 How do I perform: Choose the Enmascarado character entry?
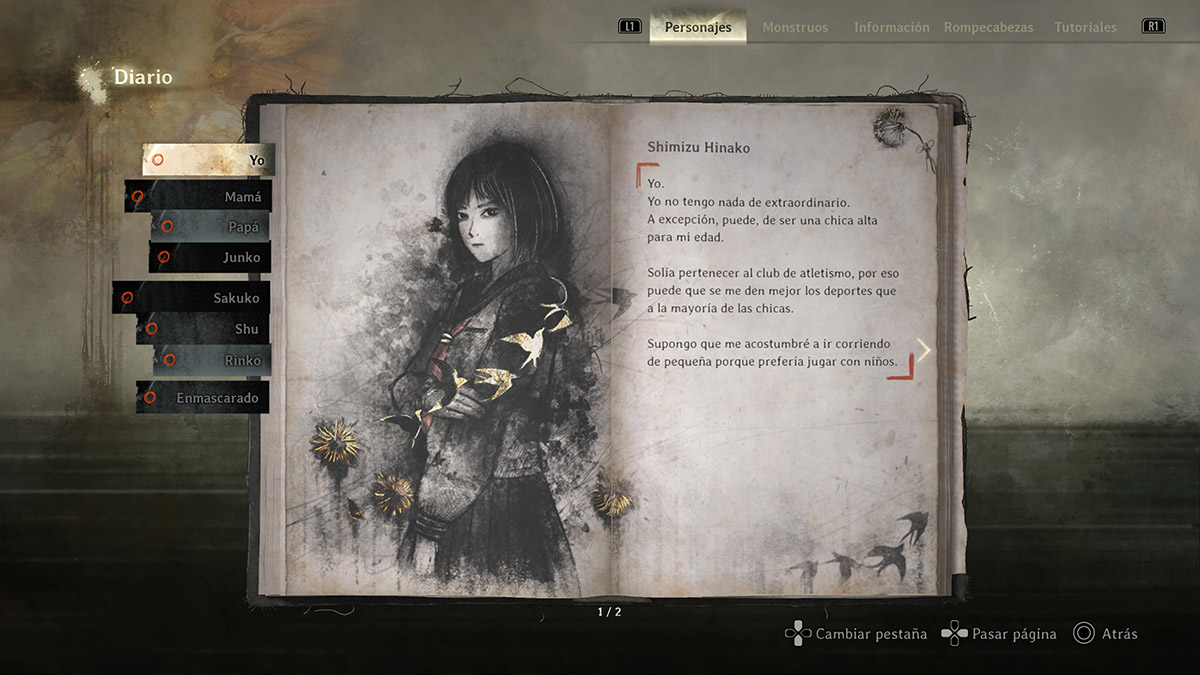[203, 398]
